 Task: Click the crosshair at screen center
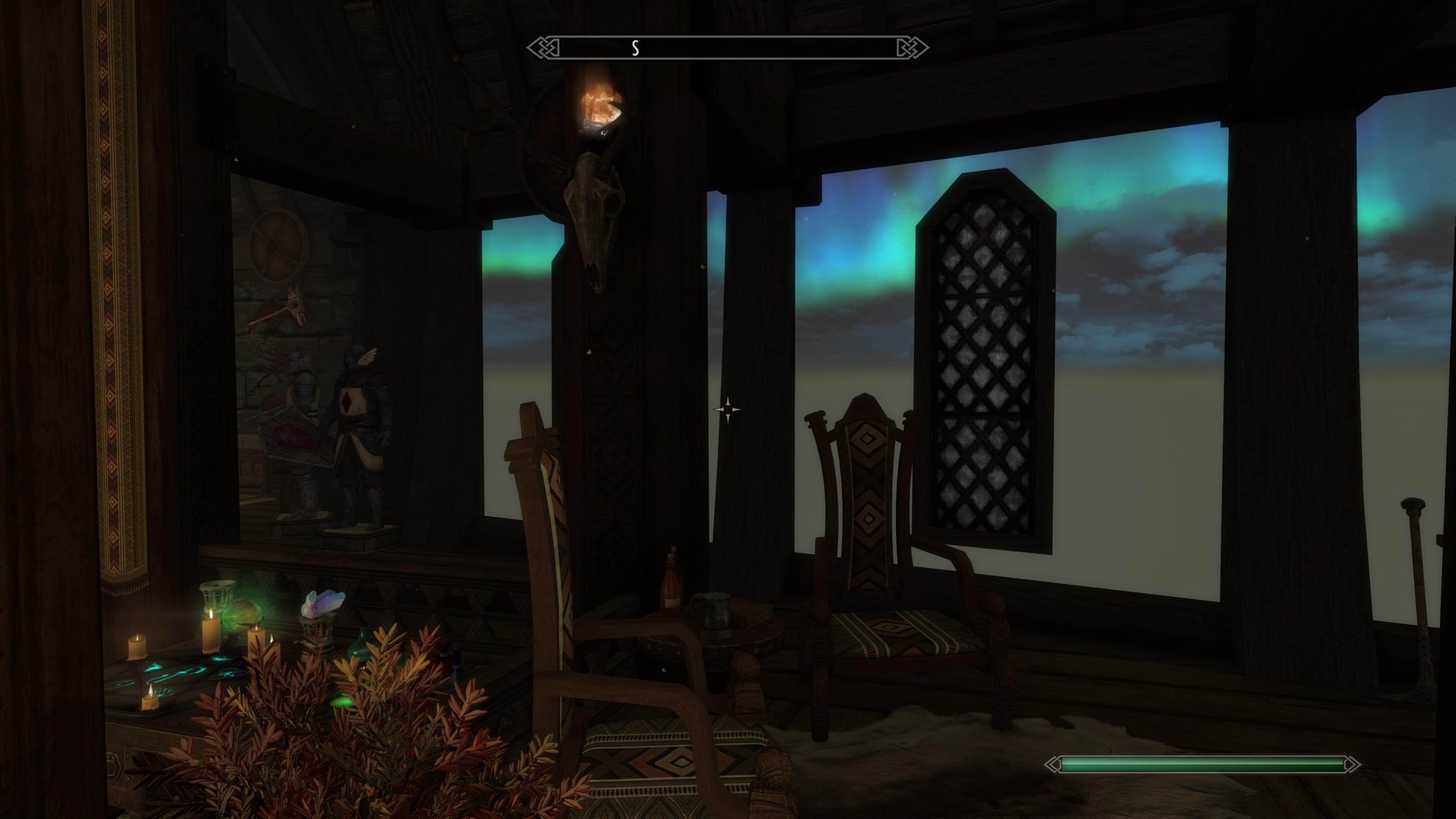pos(728,410)
